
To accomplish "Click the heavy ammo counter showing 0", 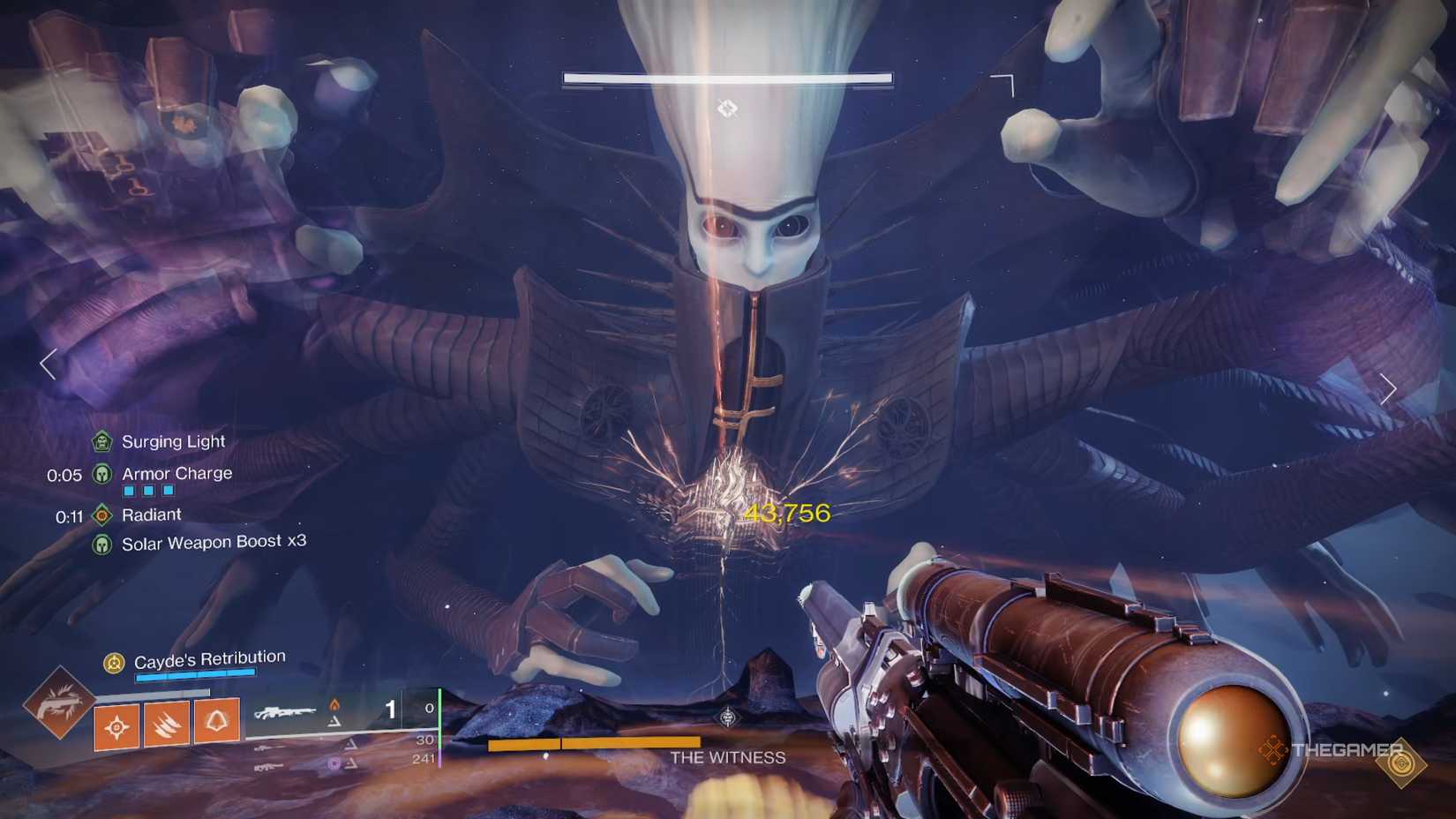I will [431, 707].
